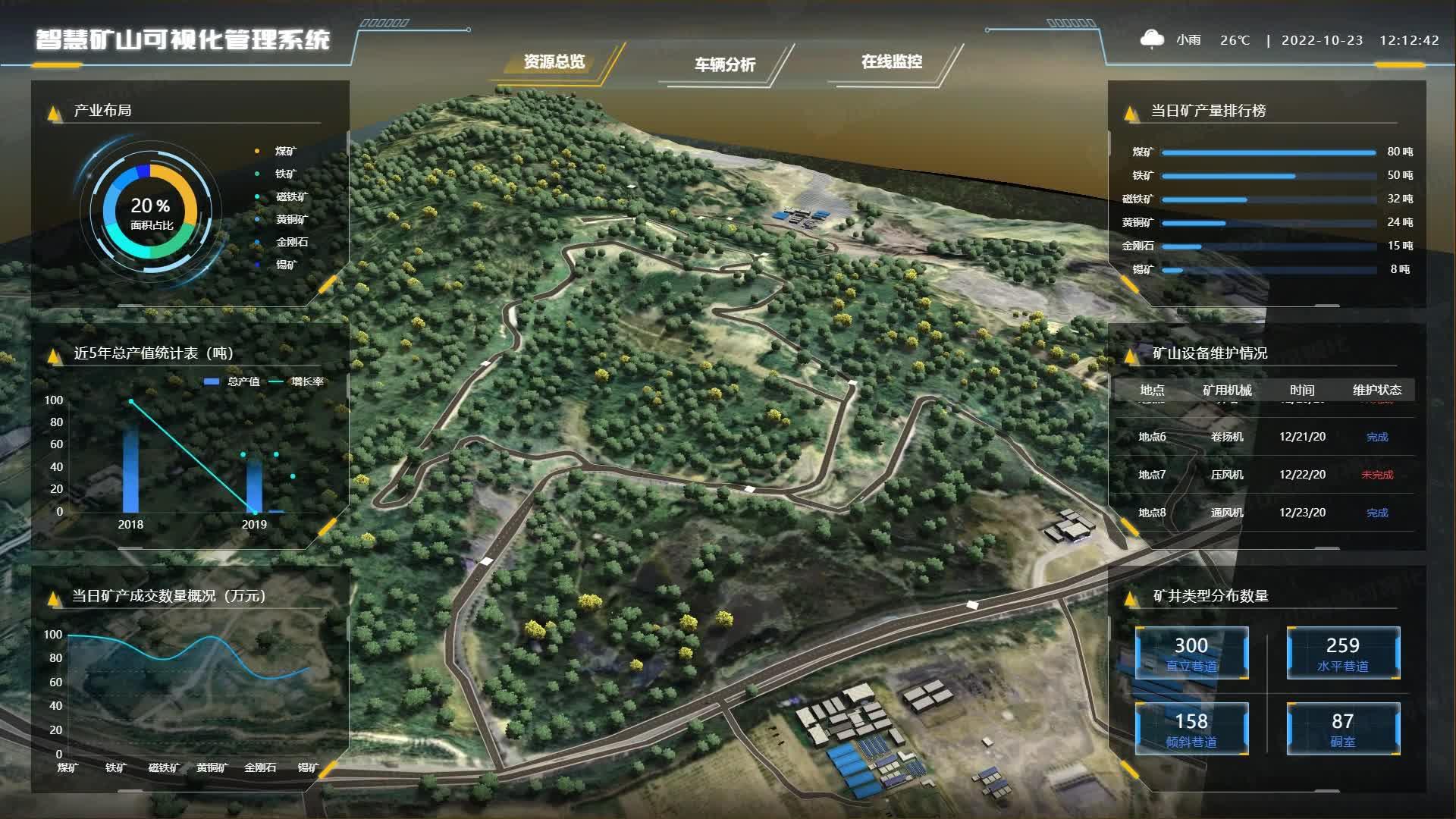Choose the 158 倾斜巷道 tile

[x=1191, y=729]
